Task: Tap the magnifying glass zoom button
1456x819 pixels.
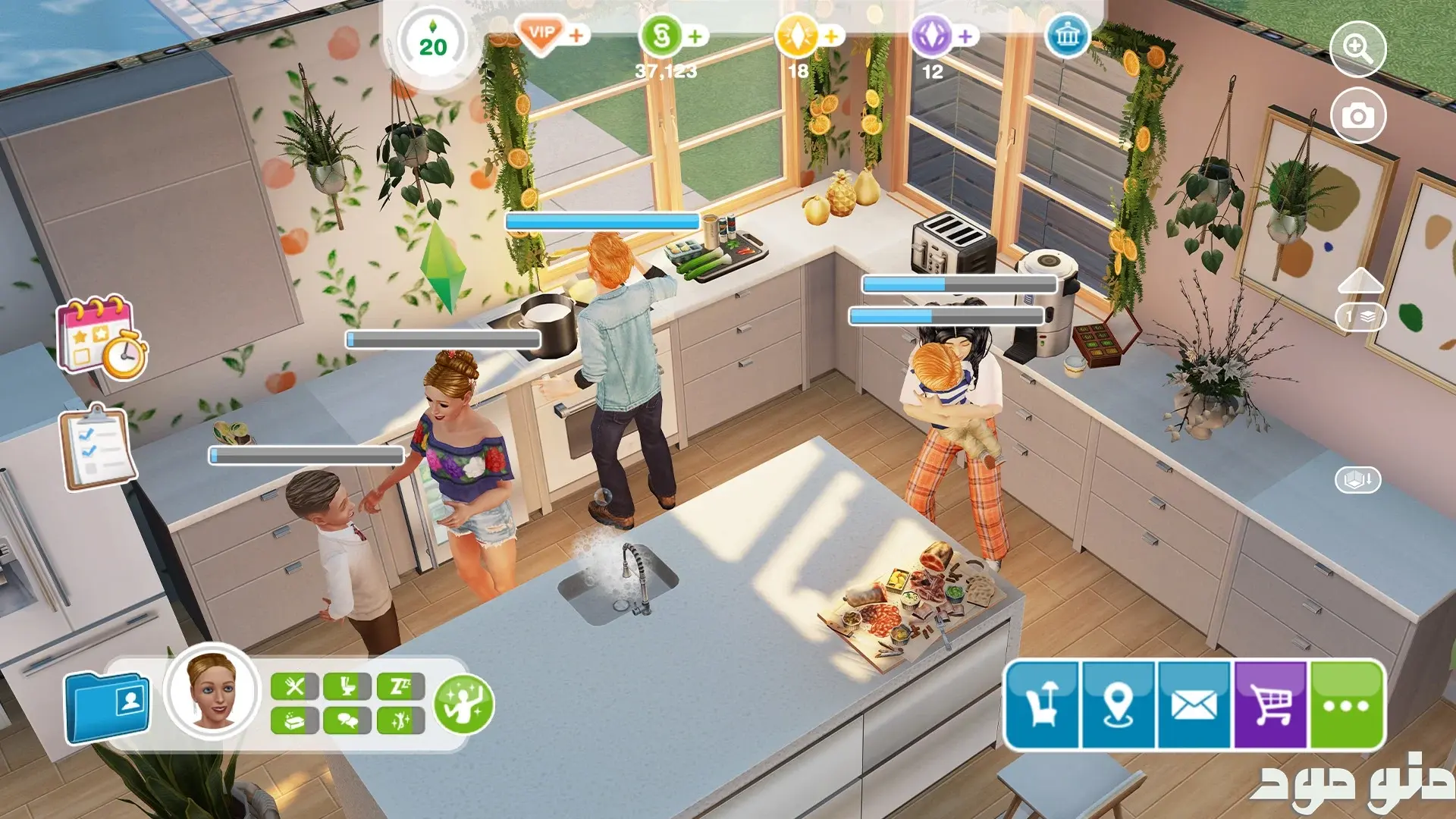Action: pyautogui.click(x=1357, y=49)
